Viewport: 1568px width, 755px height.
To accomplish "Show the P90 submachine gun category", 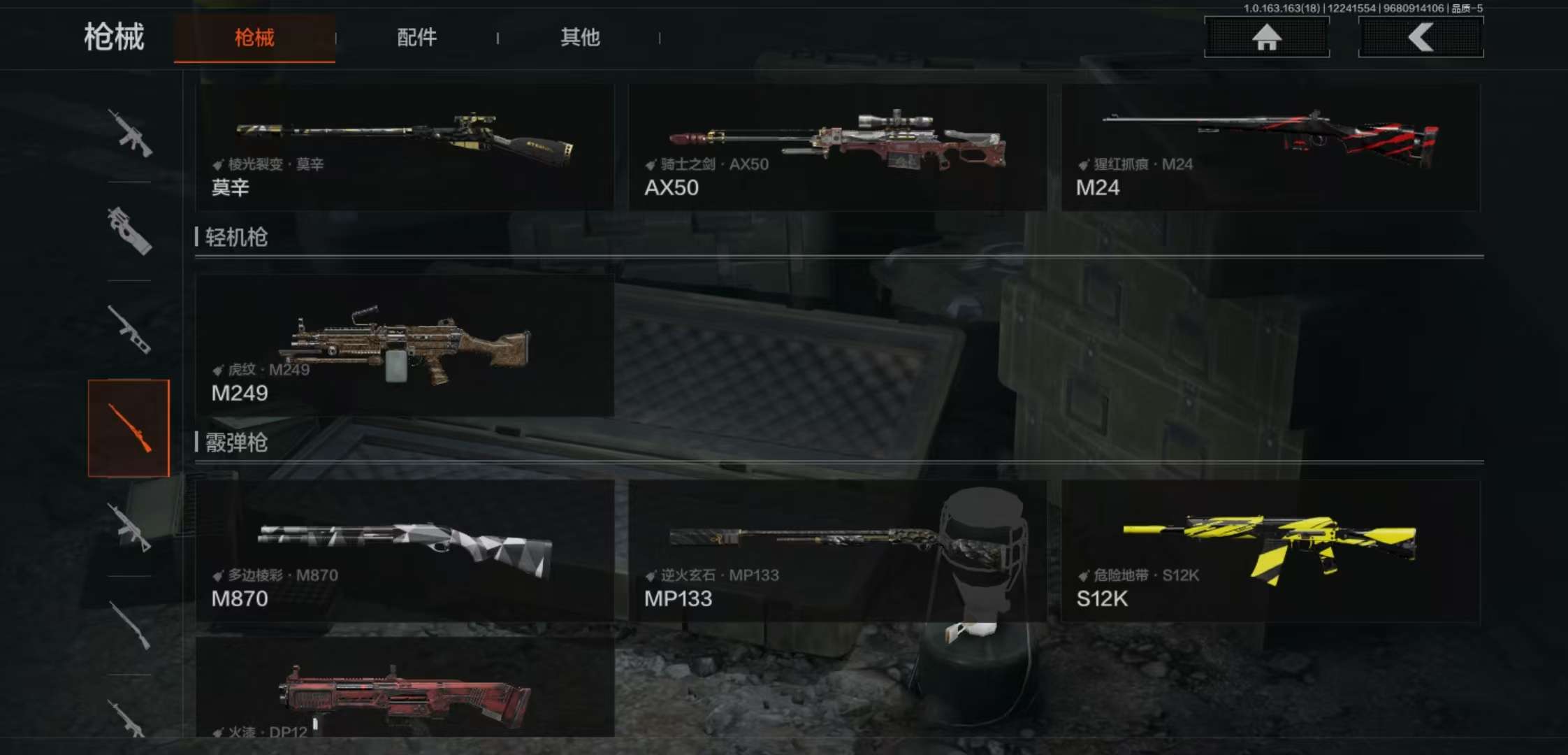I will [x=129, y=231].
